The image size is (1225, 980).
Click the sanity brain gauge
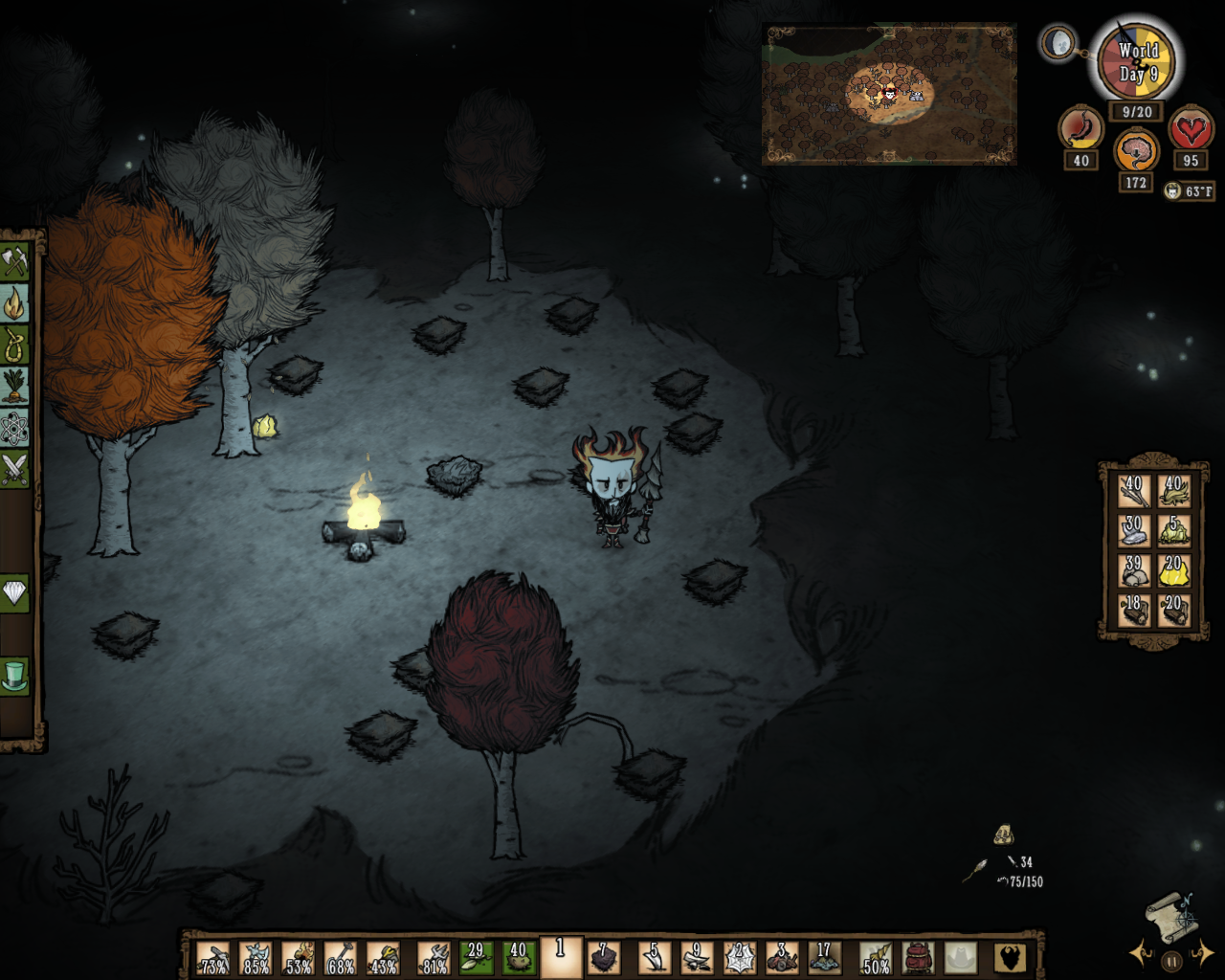(1135, 148)
